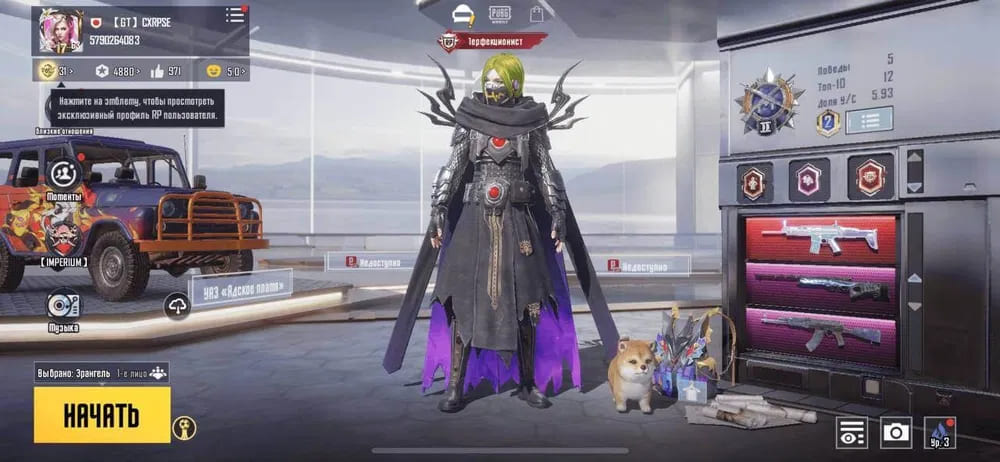Open the Зрангель map selection bar
This screenshot has height=462, width=1000.
click(101, 372)
